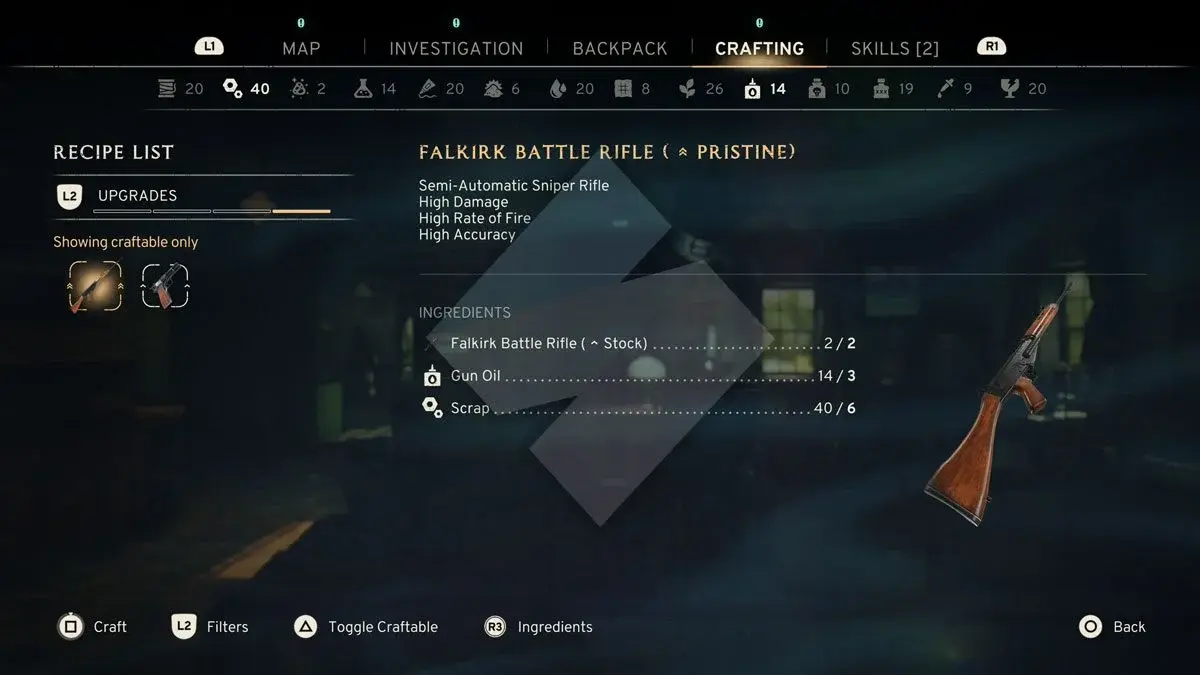
Task: Switch to the Map tab
Action: 301,48
